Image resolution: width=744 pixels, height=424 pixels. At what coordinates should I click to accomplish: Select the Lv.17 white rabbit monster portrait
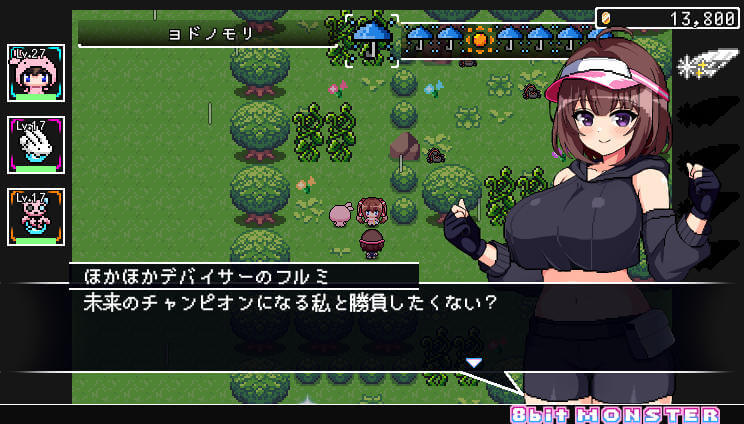36,145
